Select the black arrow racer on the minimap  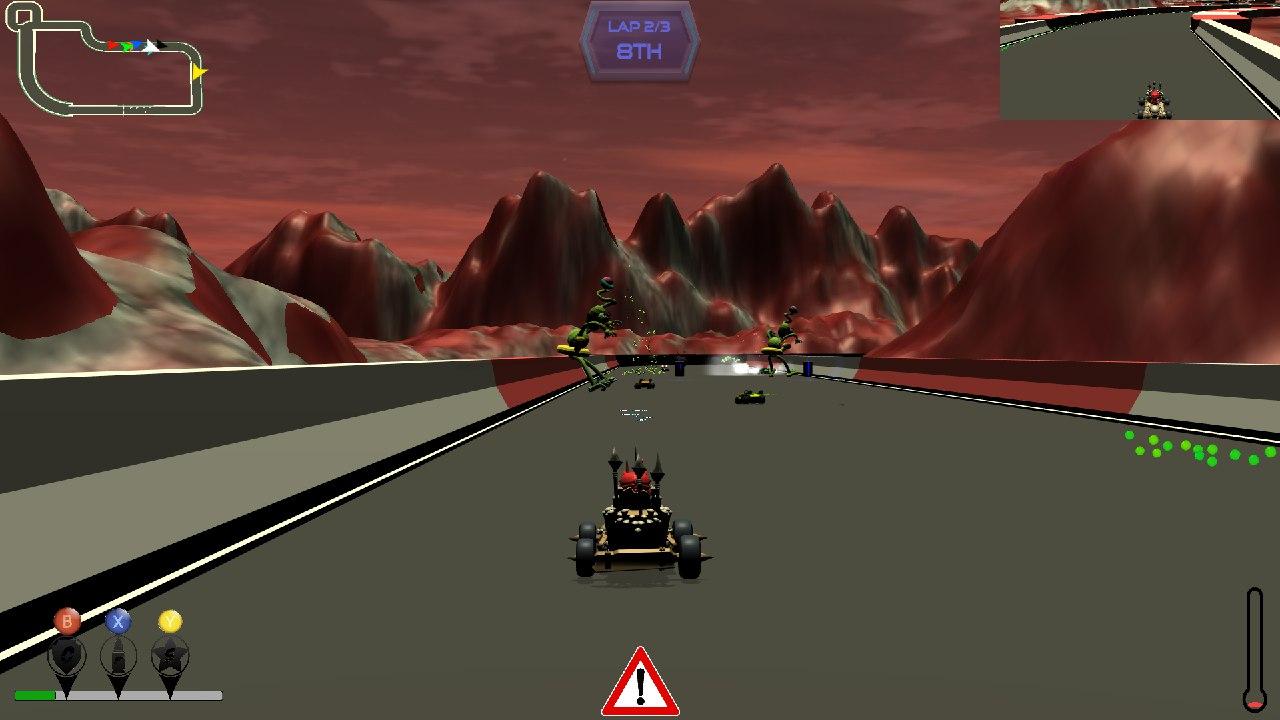(x=160, y=44)
